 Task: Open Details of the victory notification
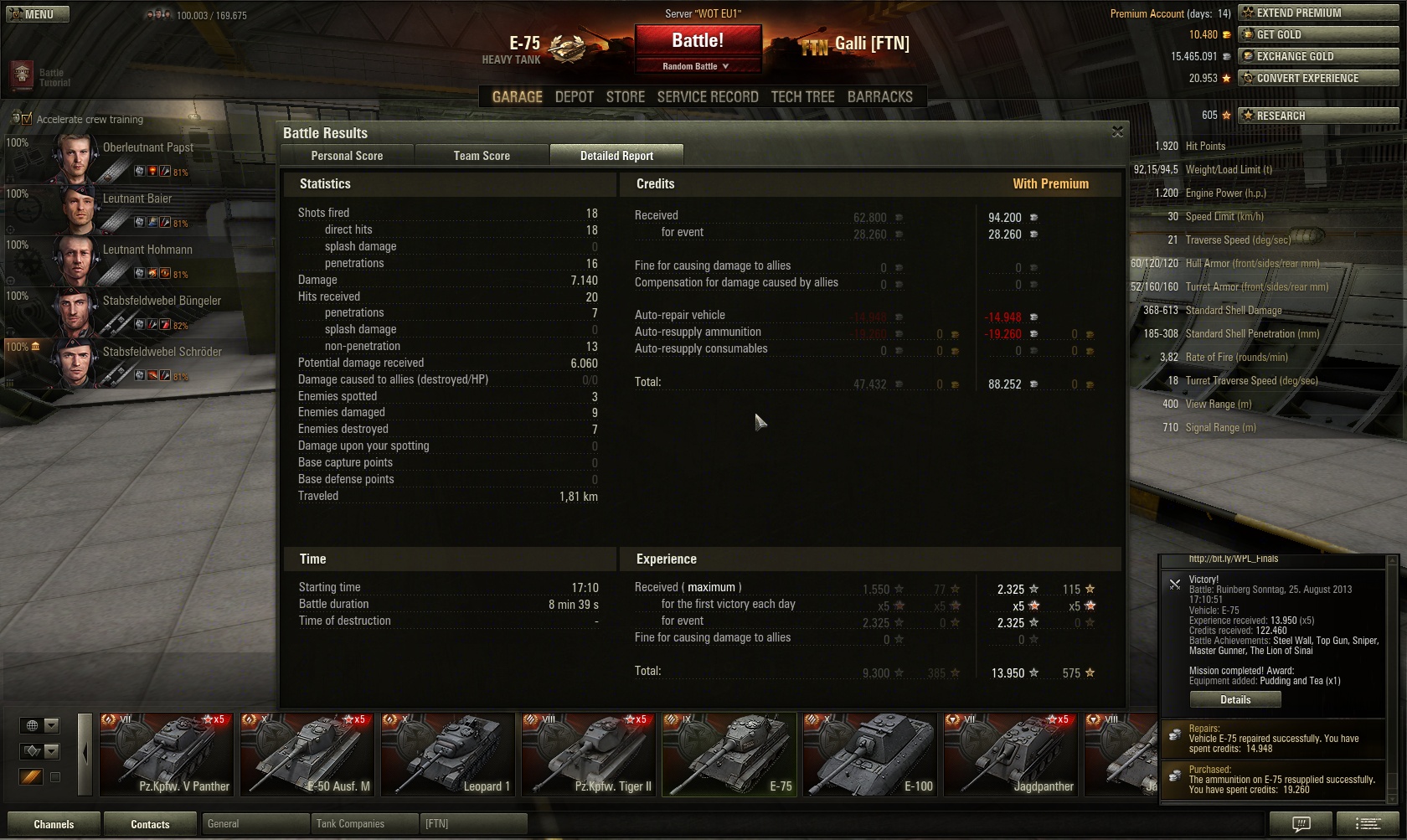[1235, 700]
